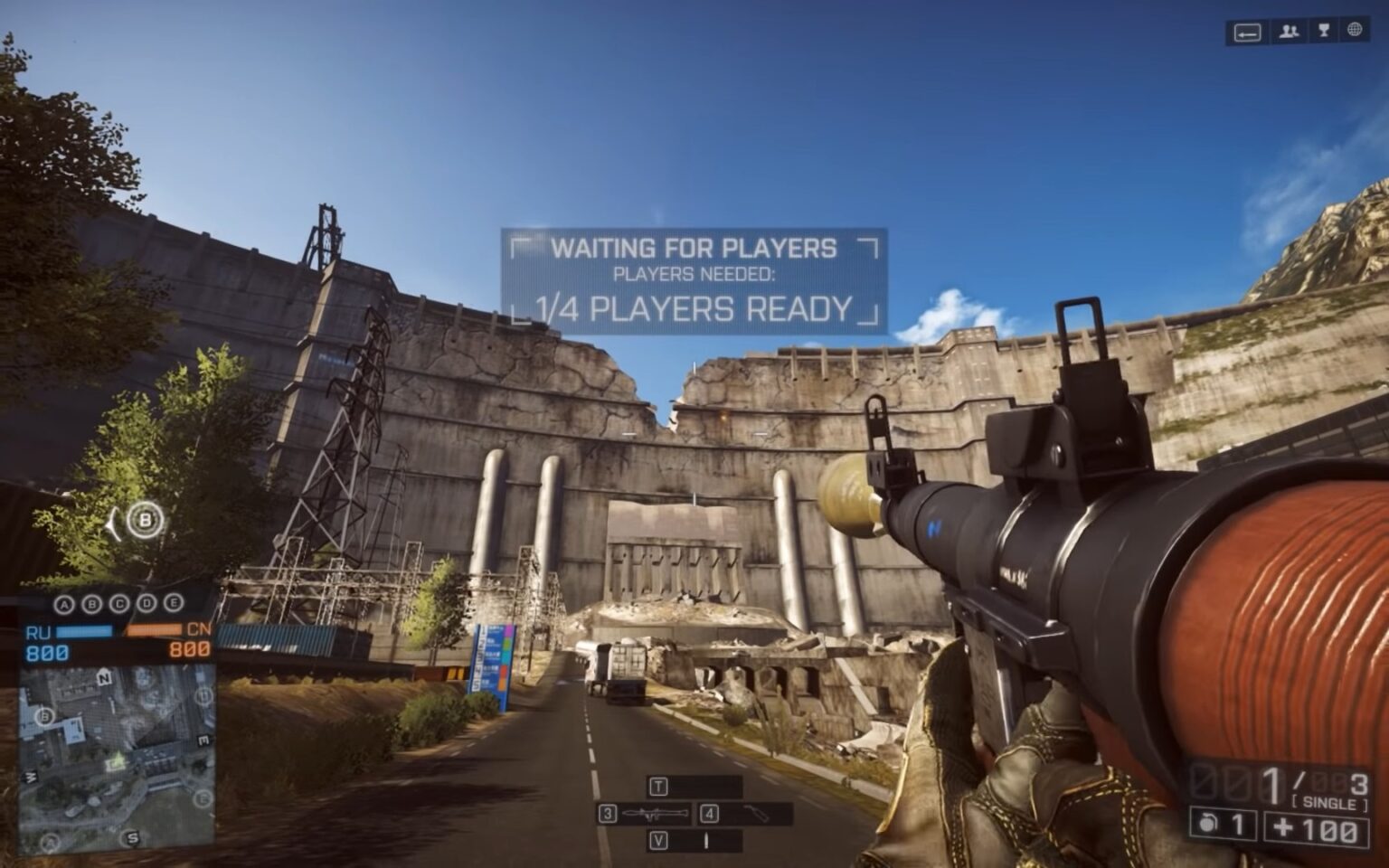This screenshot has height=868, width=1389.
Task: Click objective marker C on the HUD
Action: pyautogui.click(x=119, y=603)
